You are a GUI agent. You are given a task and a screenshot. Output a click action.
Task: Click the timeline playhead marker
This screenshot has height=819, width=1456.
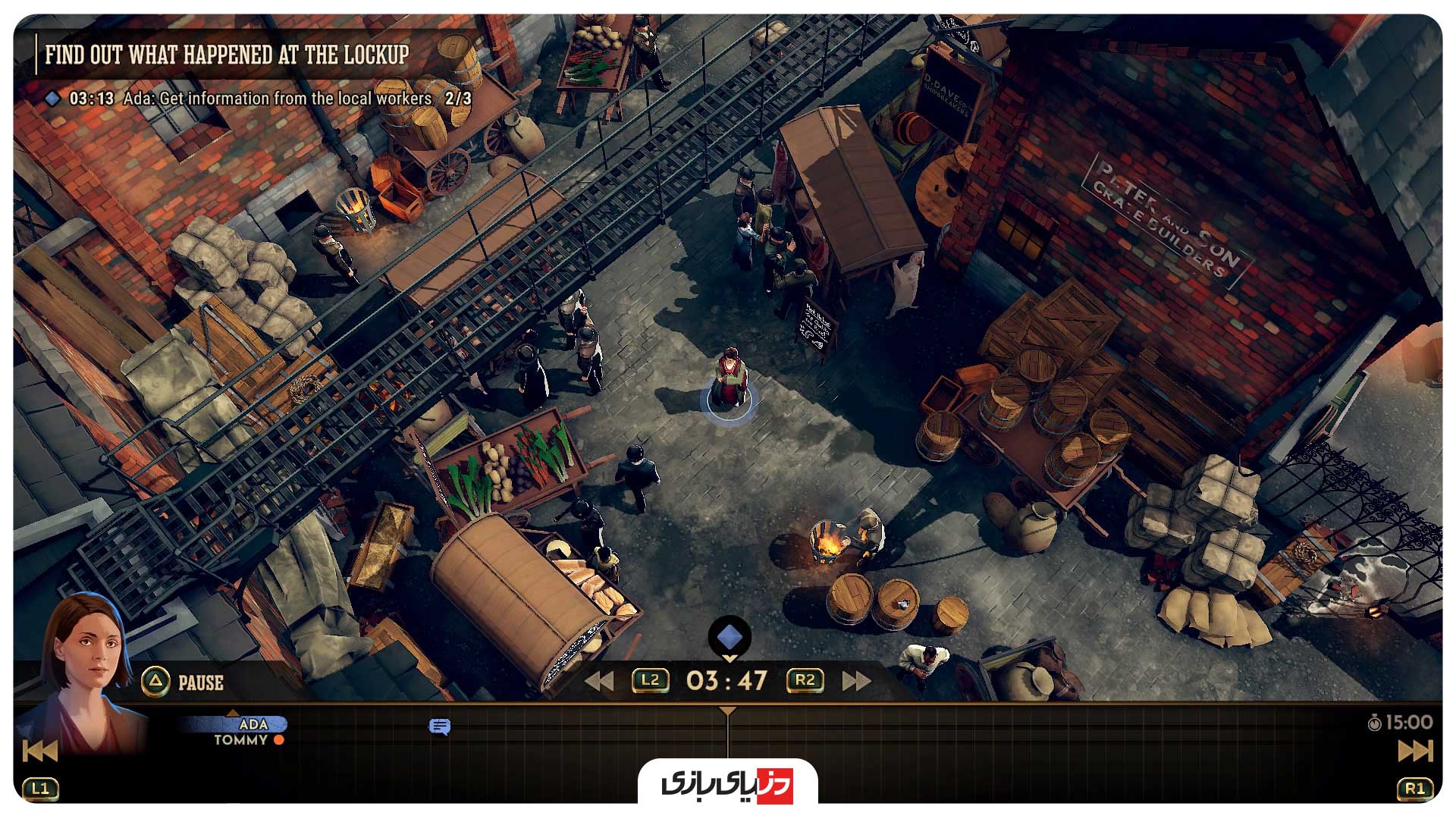(x=727, y=711)
